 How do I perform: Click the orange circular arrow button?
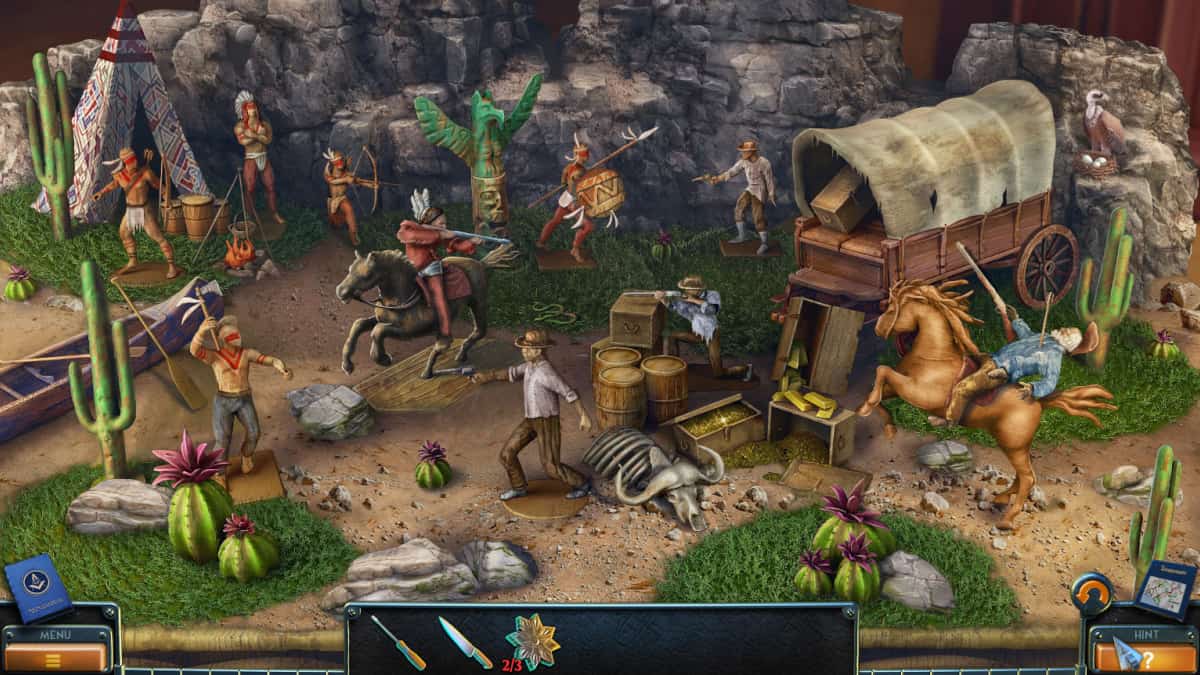pos(1091,593)
